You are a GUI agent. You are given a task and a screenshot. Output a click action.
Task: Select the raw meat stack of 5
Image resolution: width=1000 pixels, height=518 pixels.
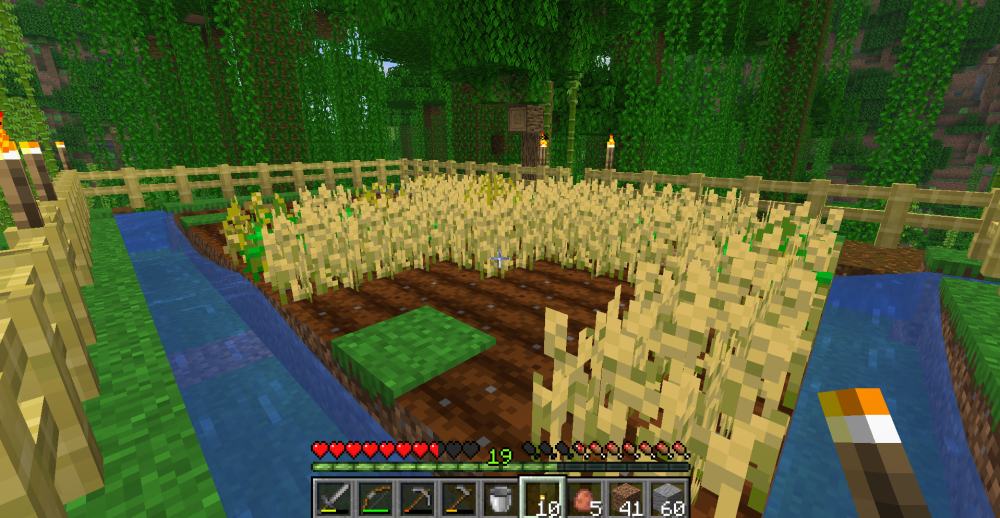pyautogui.click(x=583, y=498)
